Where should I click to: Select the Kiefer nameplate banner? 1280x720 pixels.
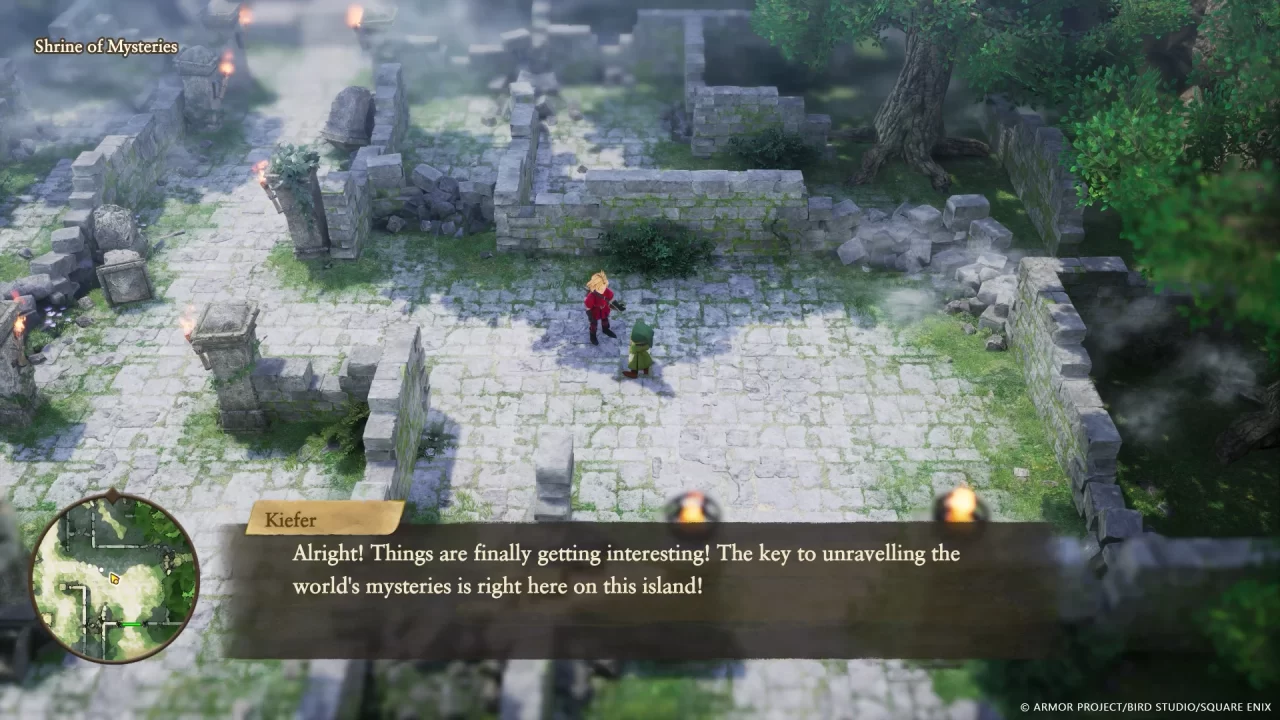[x=288, y=519]
